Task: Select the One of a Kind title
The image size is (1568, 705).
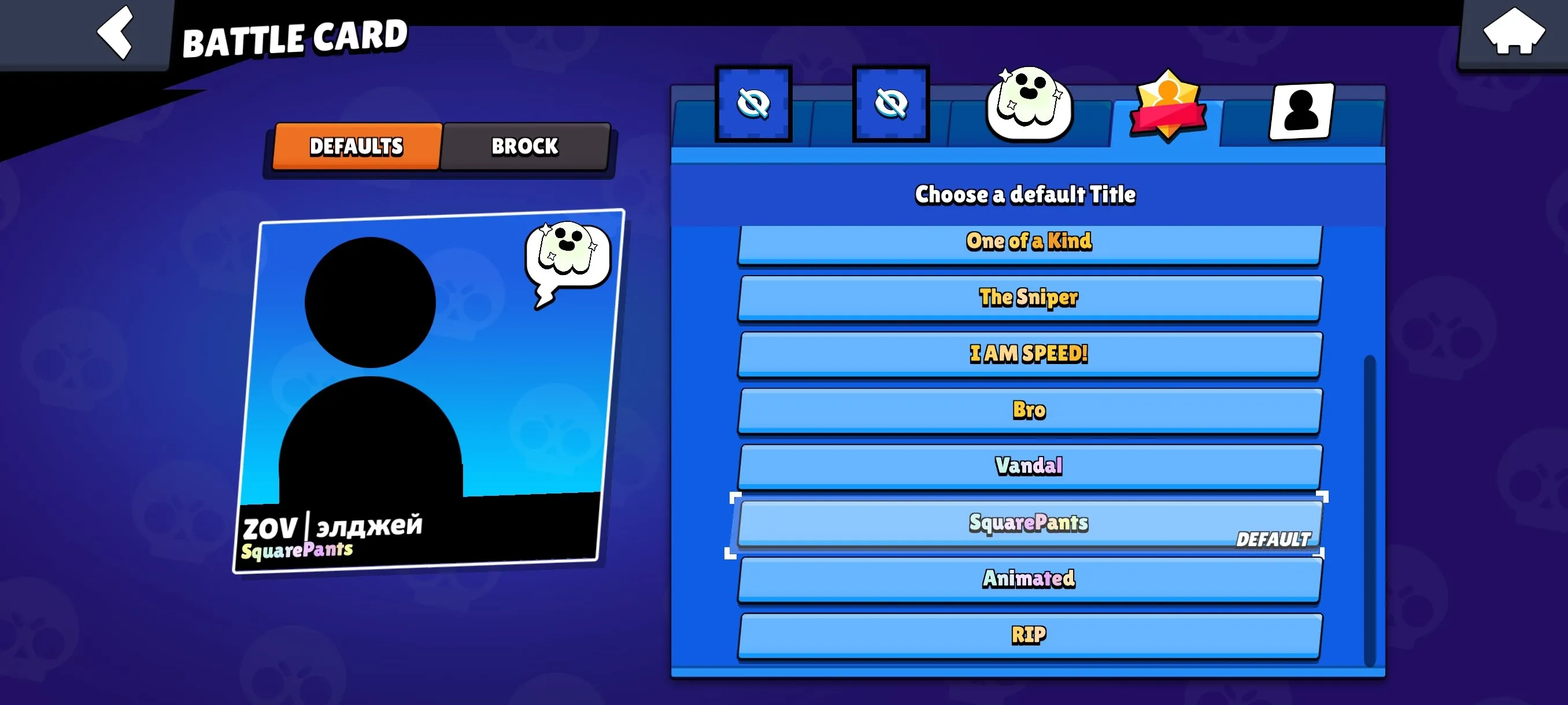Action: [1029, 242]
